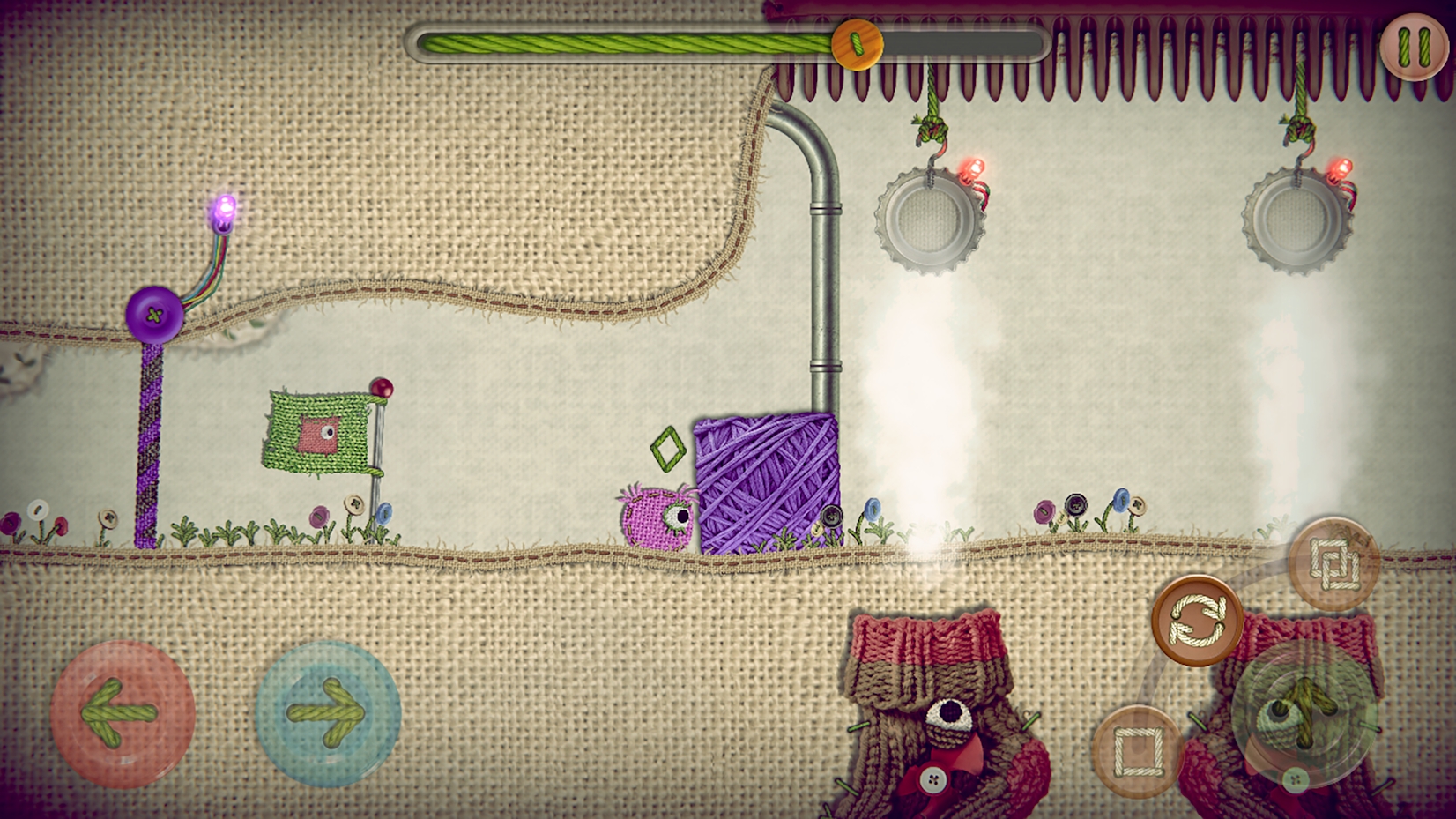Screen dimensions: 1456x819
Task: Tap the blue right arrow move button
Action: 327,712
